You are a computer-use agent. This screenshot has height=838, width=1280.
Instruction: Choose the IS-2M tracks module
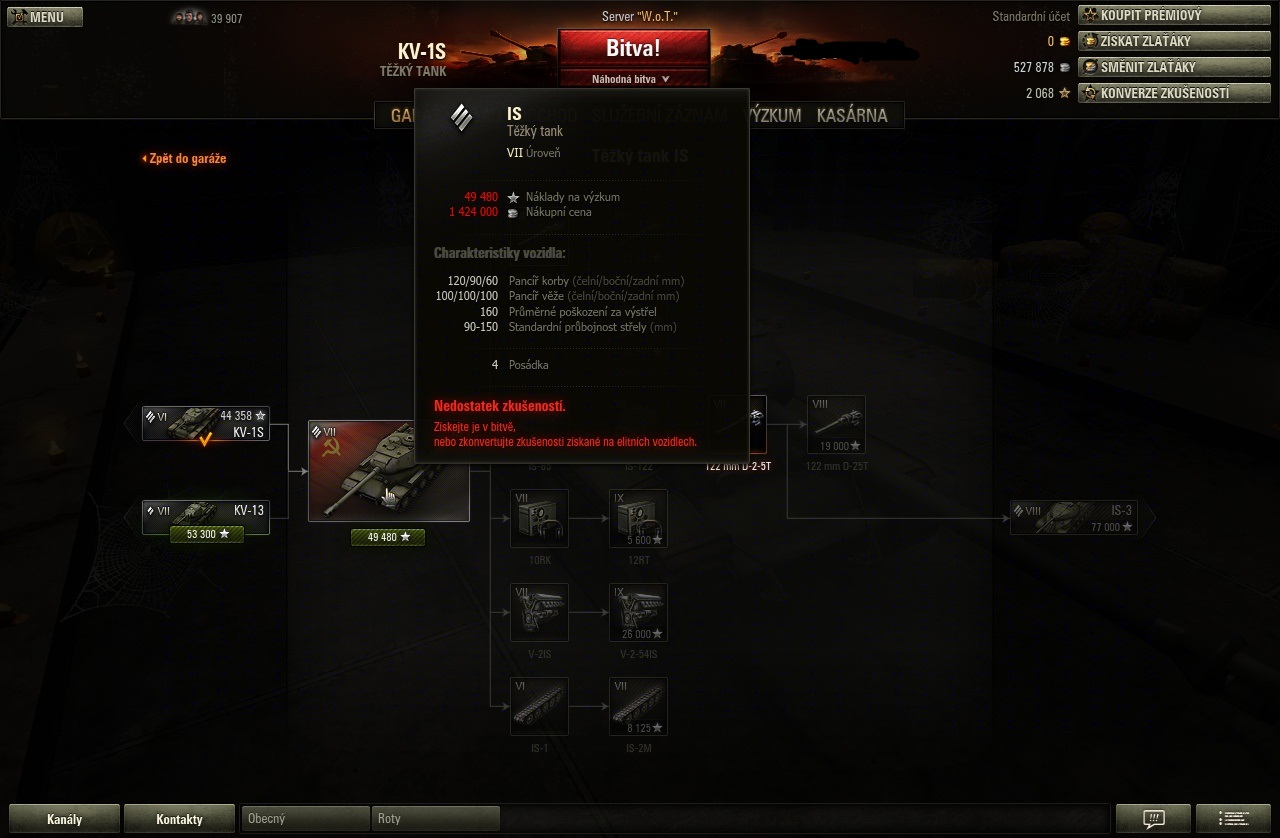click(638, 706)
